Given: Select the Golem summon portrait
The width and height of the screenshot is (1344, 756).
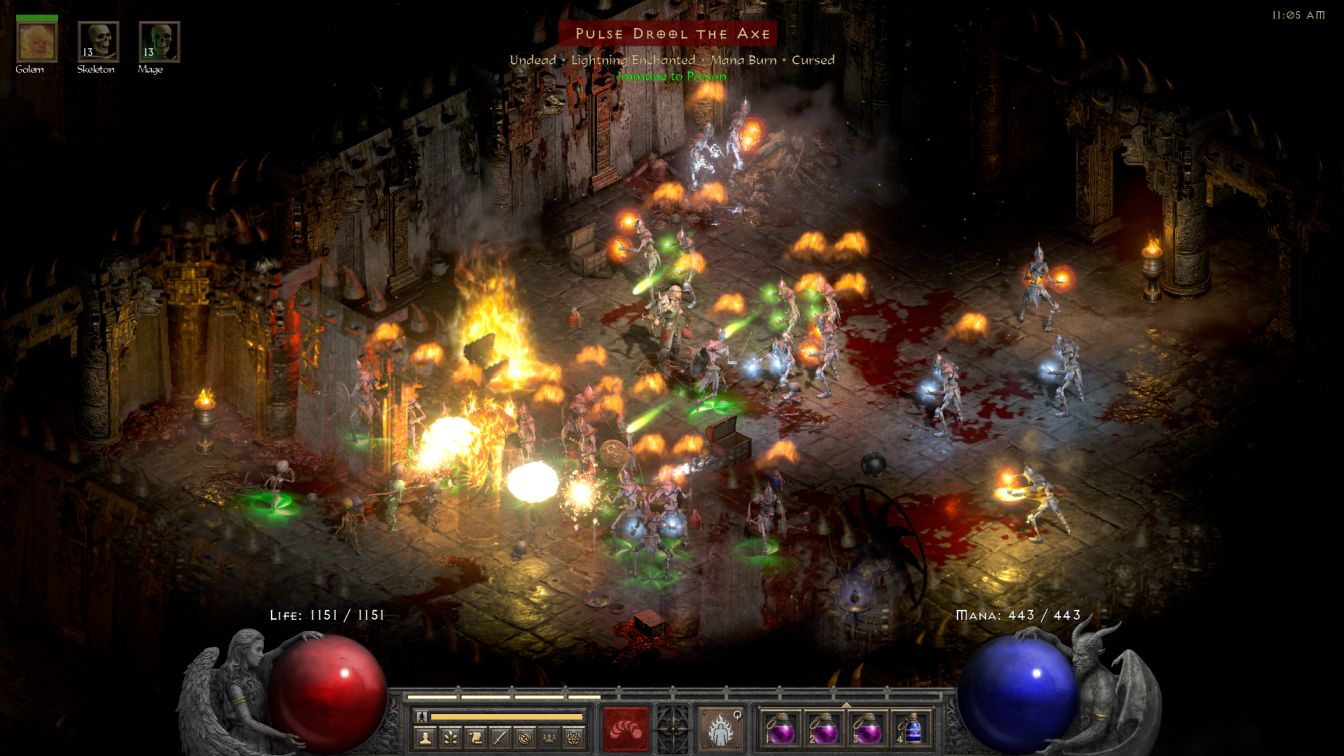Looking at the screenshot, I should point(37,41).
